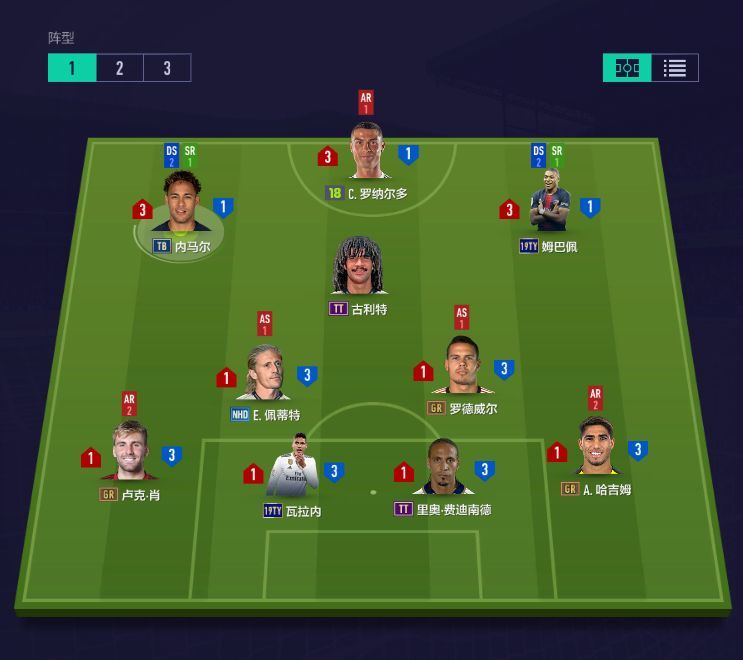Screen dimensions: 743x660
Task: Pick 里奥·费迪南德 center back
Action: (442, 467)
